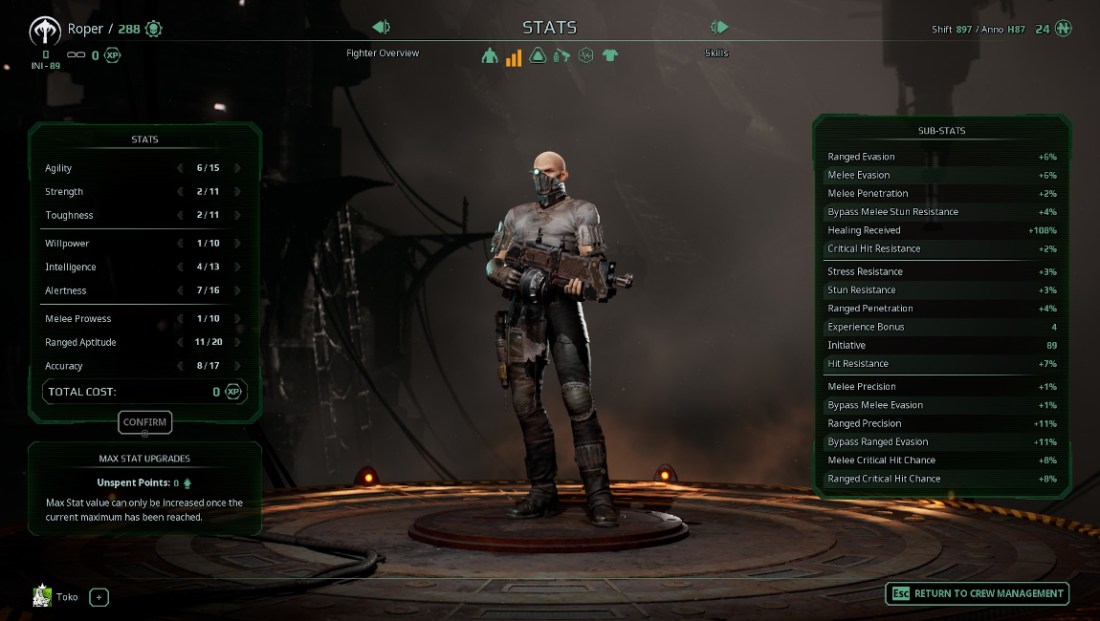1100x621 pixels.
Task: Increase Ranged Aptitude with right arrow
Action: point(238,342)
